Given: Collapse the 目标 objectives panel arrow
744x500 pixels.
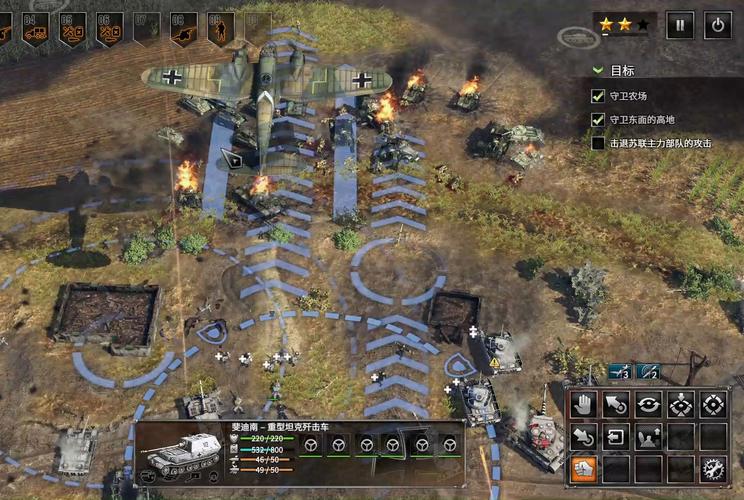Looking at the screenshot, I should click(x=598, y=71).
